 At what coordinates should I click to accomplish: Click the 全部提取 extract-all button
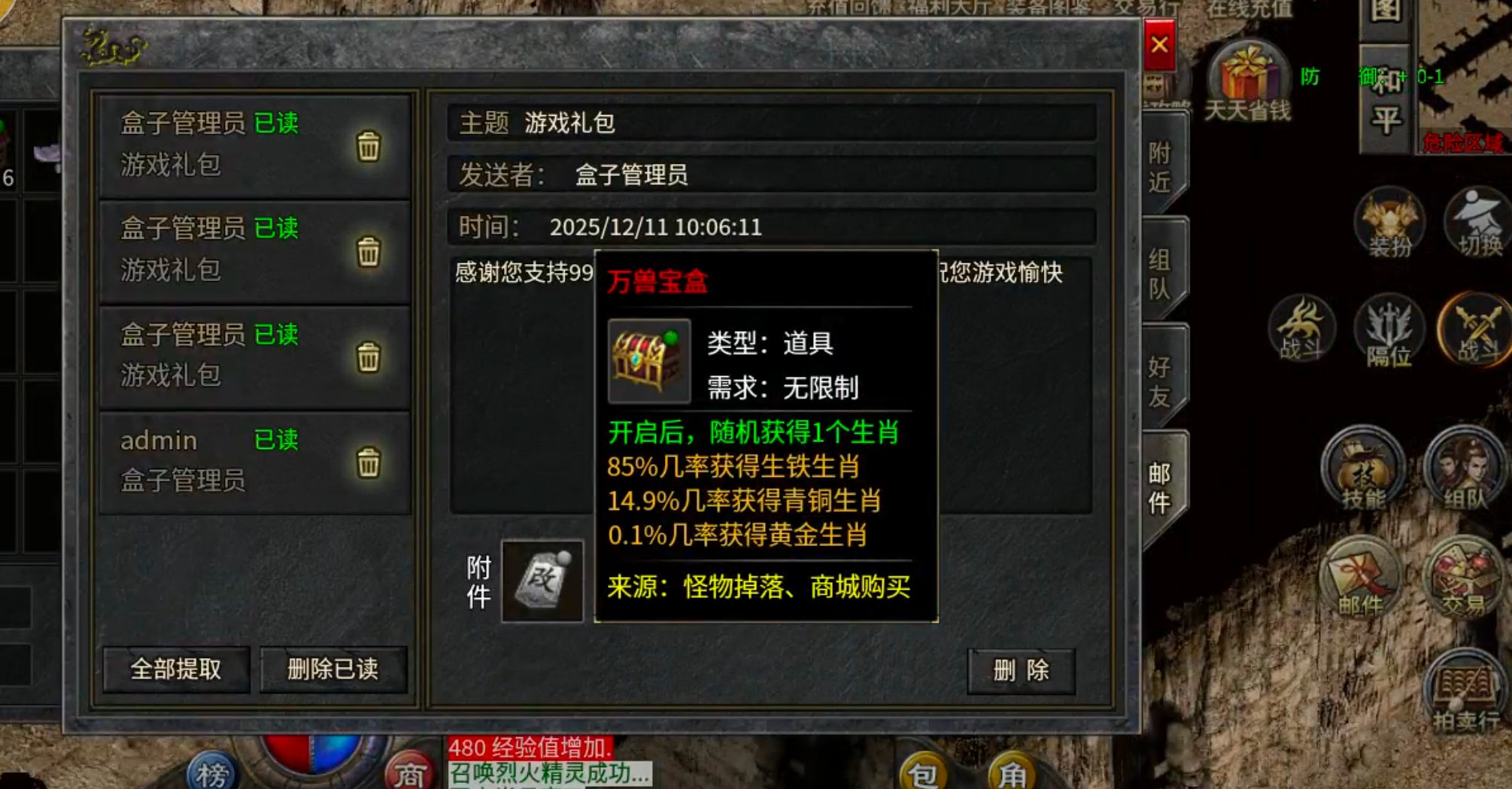pos(175,670)
